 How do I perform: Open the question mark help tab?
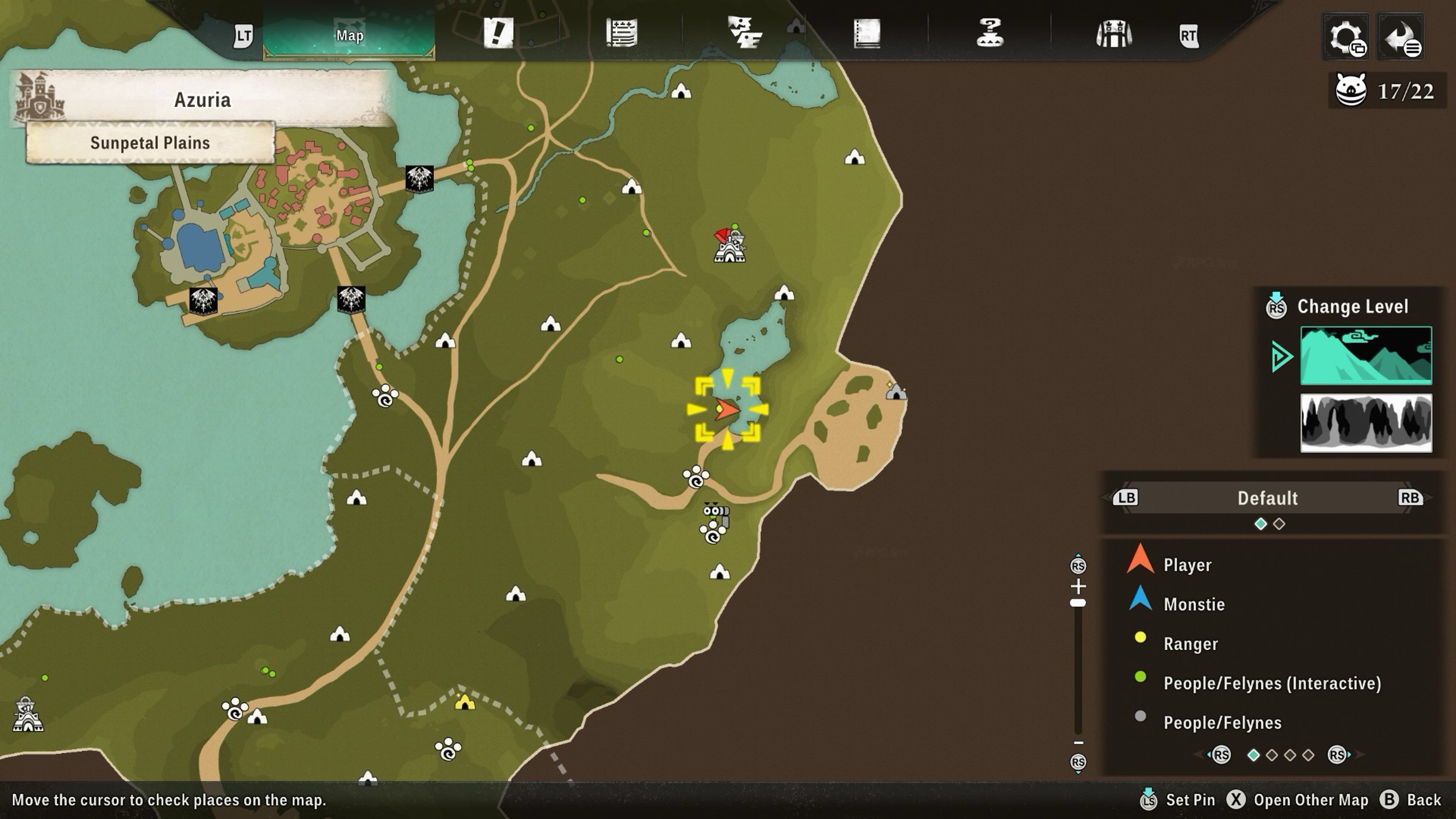click(x=990, y=33)
